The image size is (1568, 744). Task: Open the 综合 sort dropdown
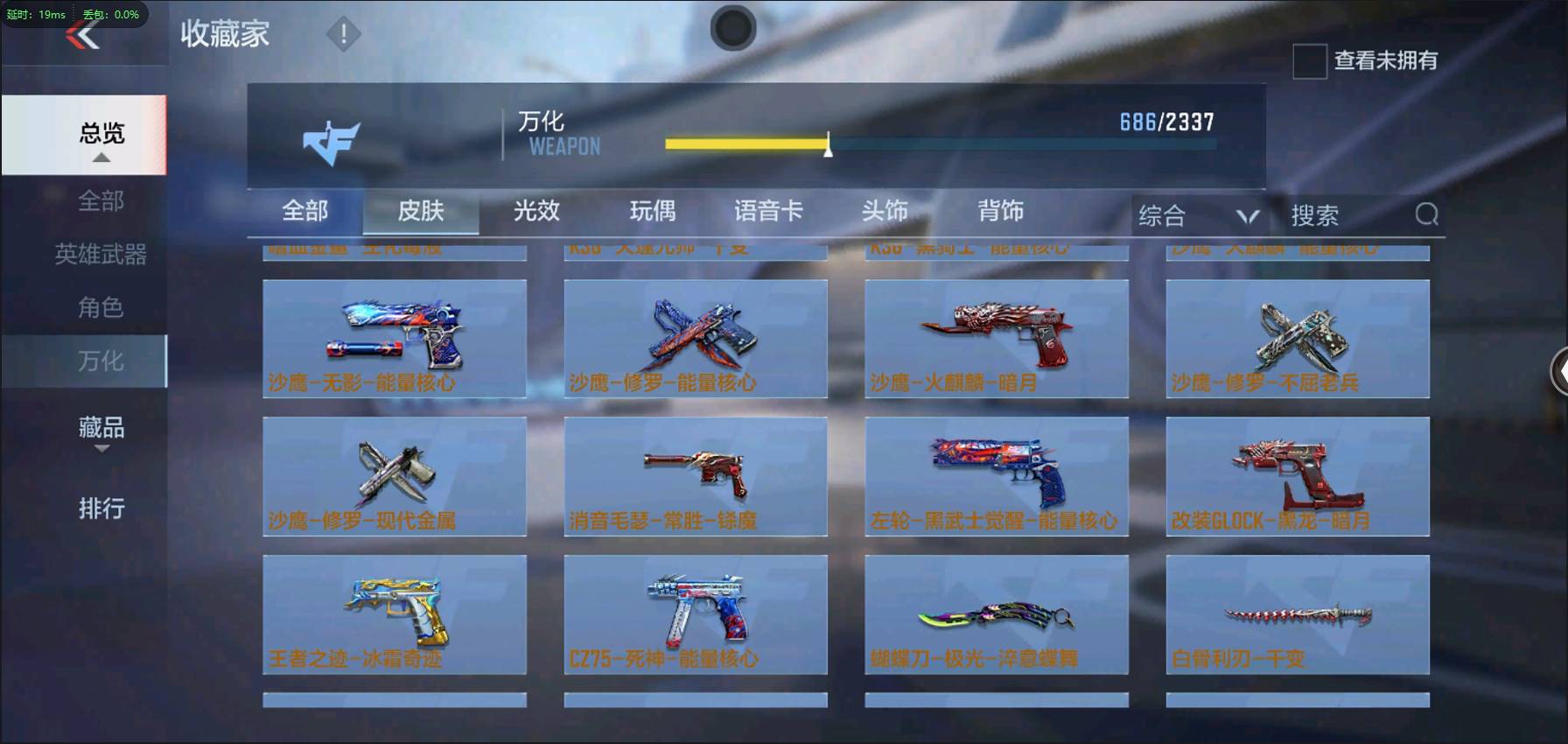pos(1197,215)
